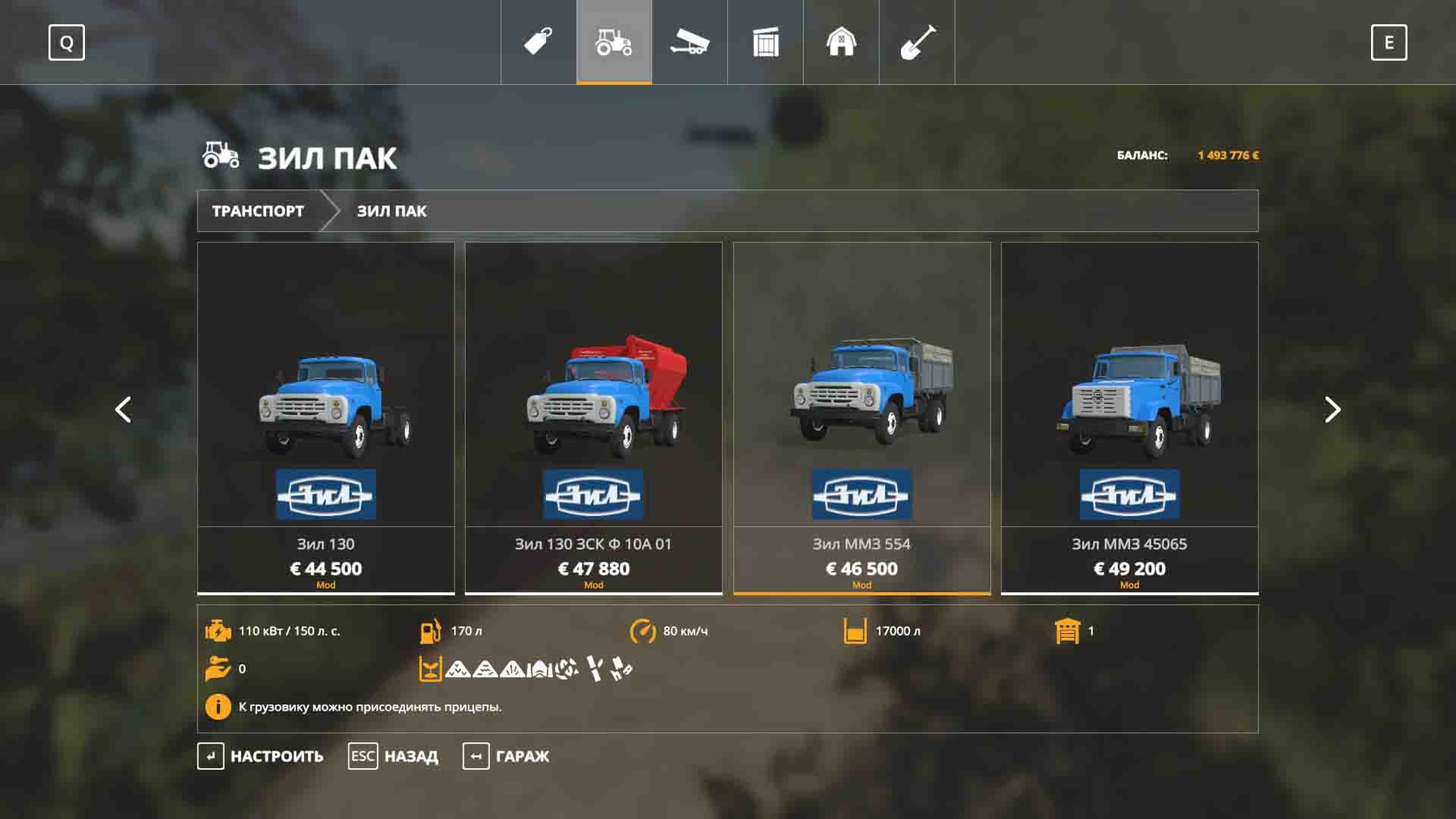
Task: Show next vehicles with the right arrow
Action: [x=1332, y=410]
